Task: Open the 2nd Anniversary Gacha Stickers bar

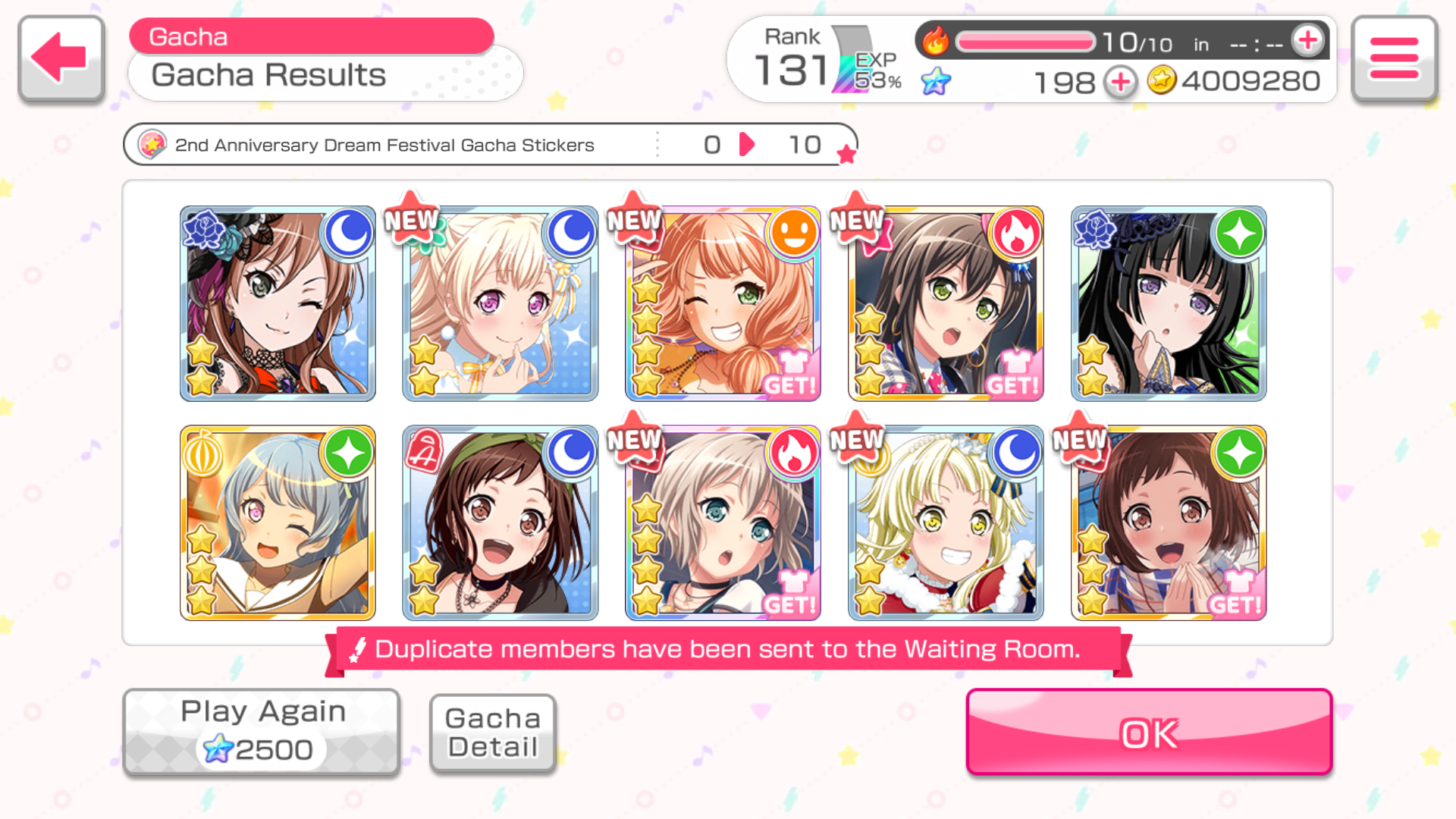Action: point(490,144)
